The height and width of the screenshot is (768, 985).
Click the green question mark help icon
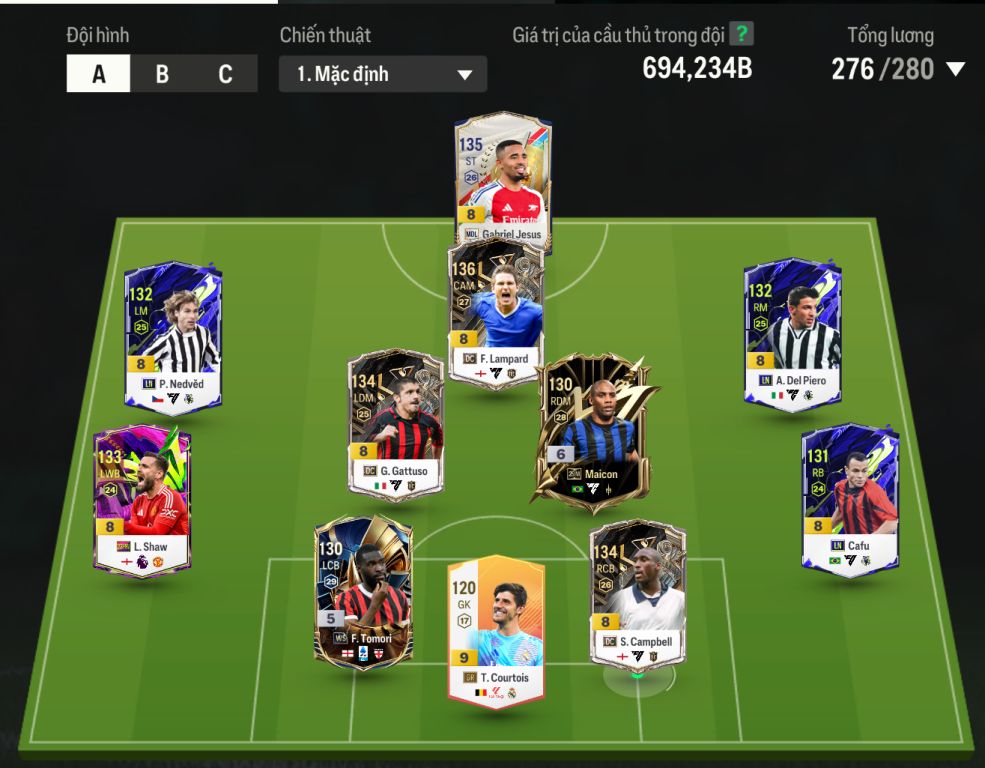click(x=741, y=34)
